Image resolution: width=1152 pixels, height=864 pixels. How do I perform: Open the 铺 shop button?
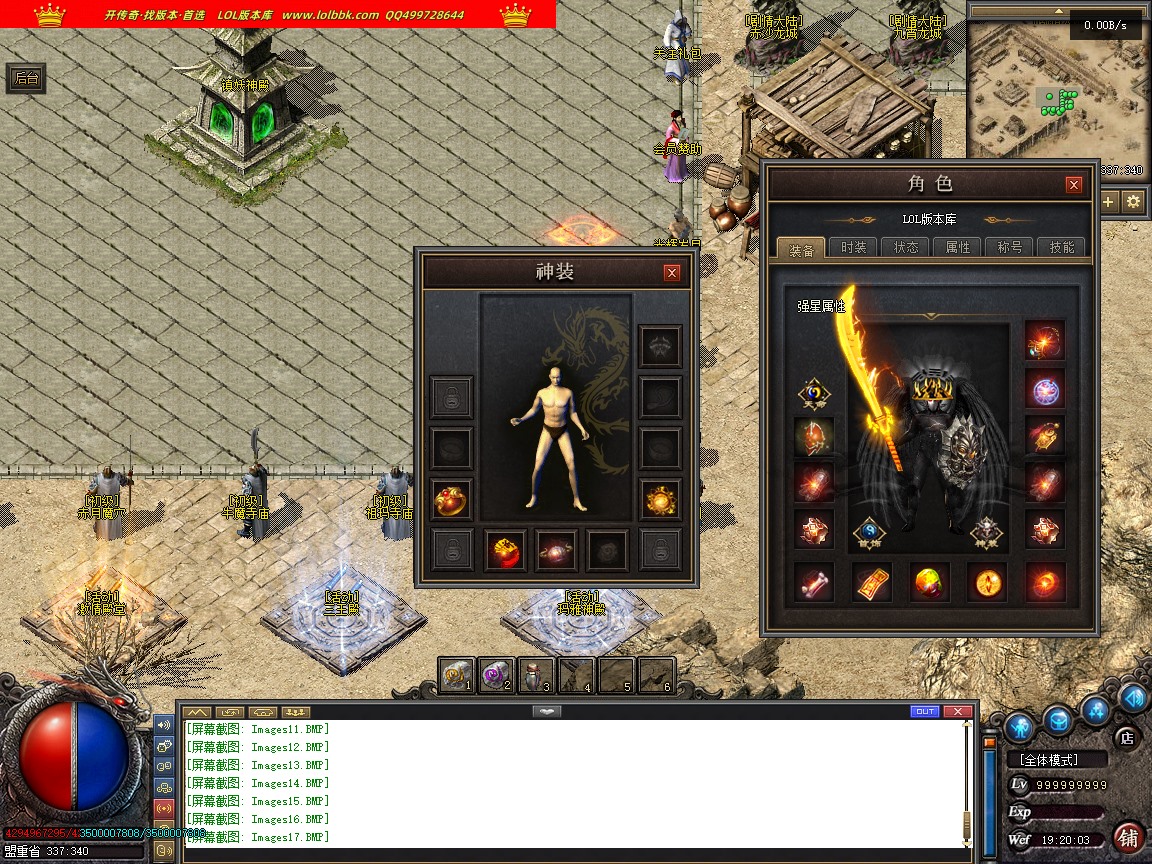(1128, 837)
